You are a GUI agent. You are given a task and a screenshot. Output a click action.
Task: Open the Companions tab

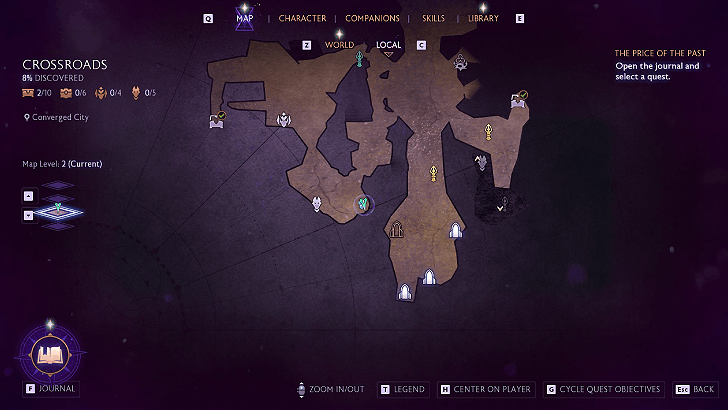coord(372,18)
